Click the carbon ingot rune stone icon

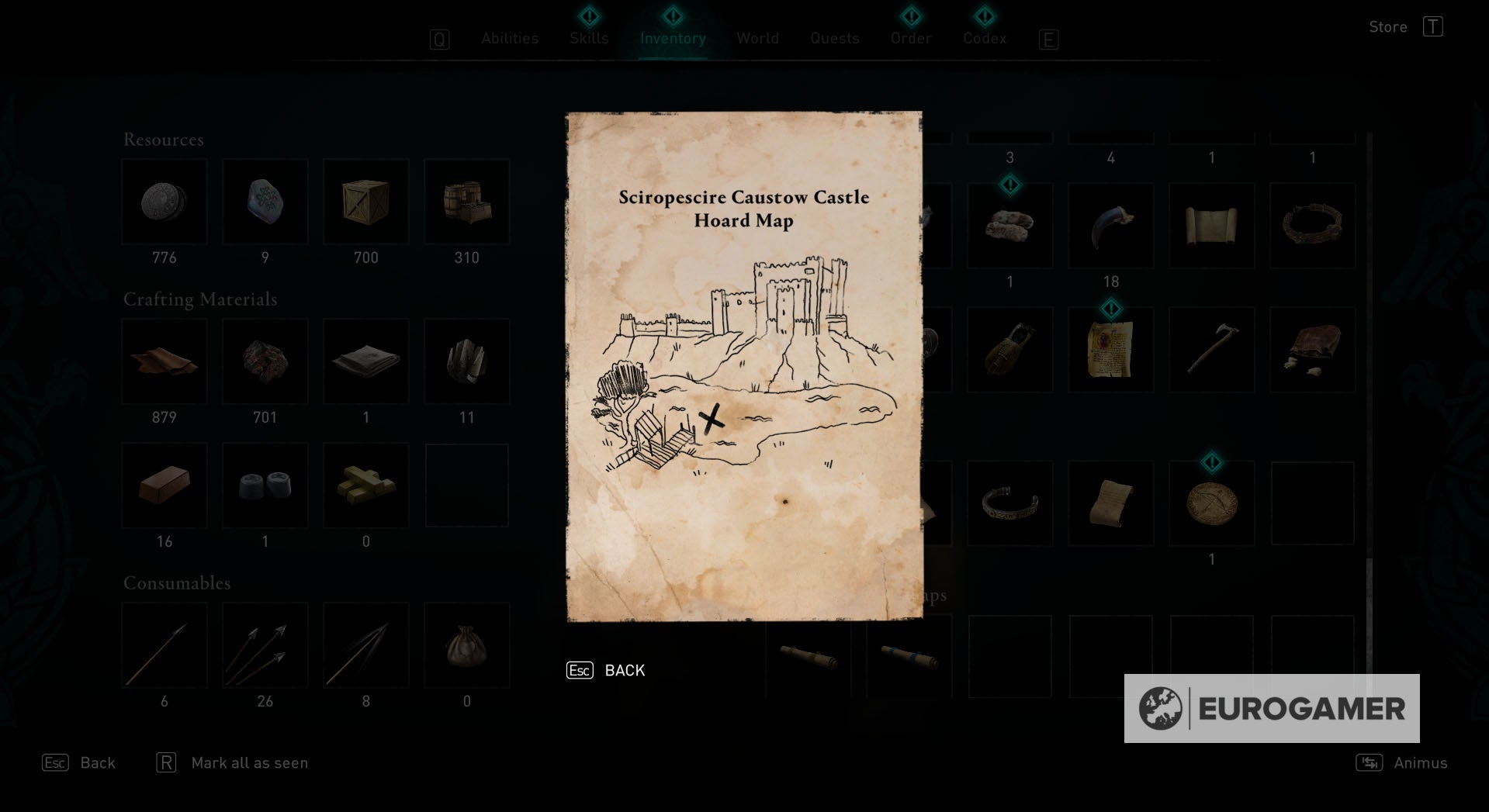tap(265, 202)
